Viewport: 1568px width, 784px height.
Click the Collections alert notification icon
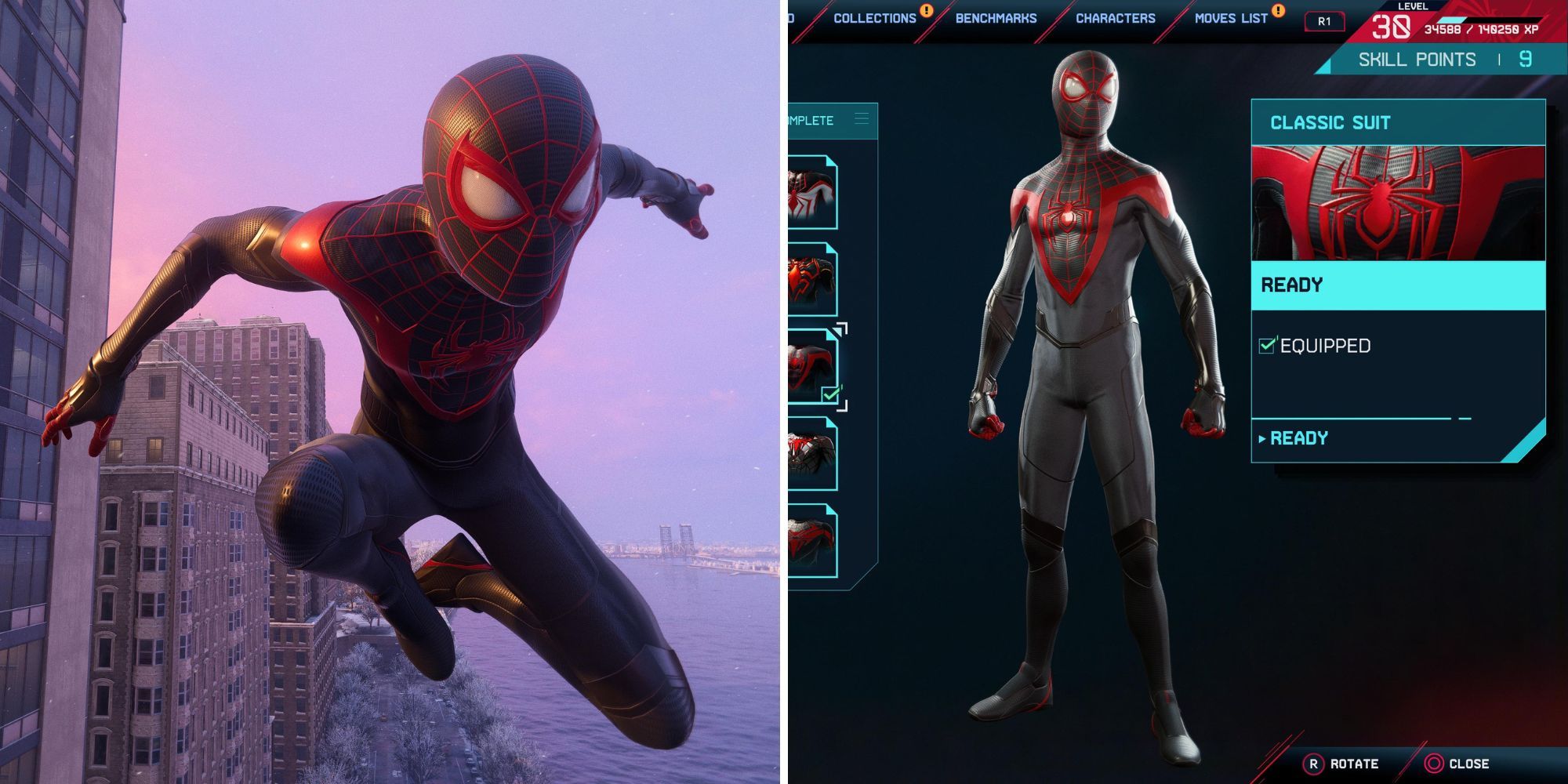click(925, 12)
